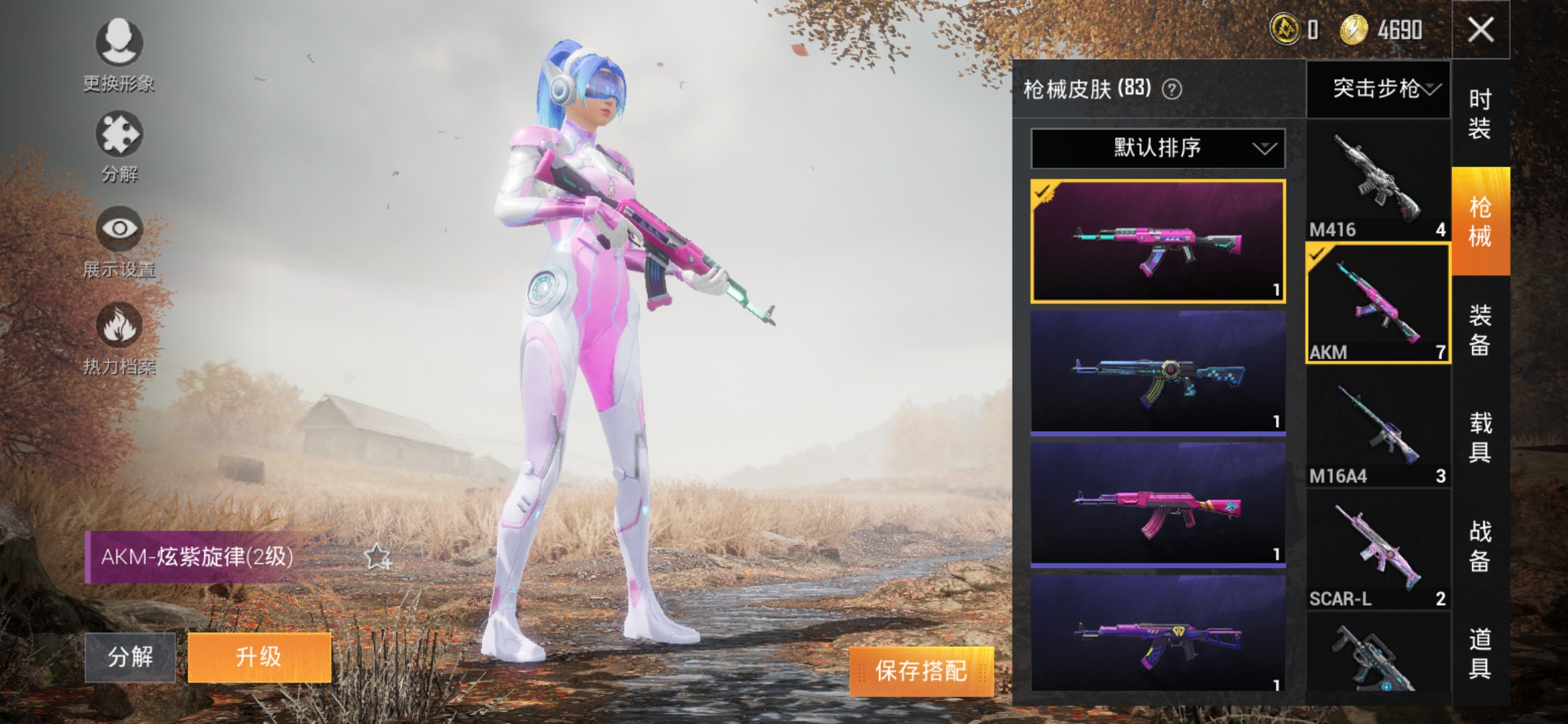Choose the blue pixel AKM skin
Viewport: 1568px width, 724px height.
click(1157, 372)
